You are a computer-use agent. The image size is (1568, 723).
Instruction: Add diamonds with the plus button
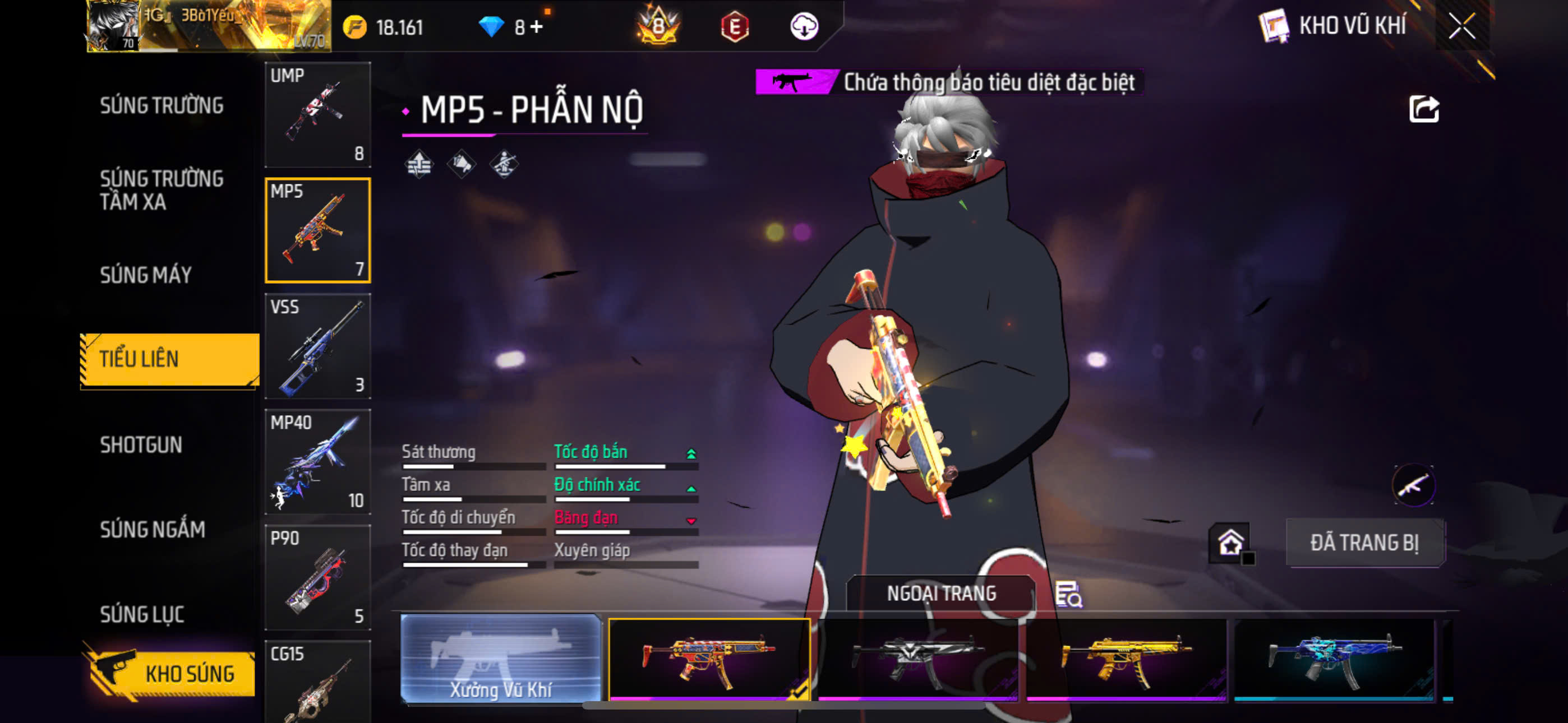pos(536,27)
